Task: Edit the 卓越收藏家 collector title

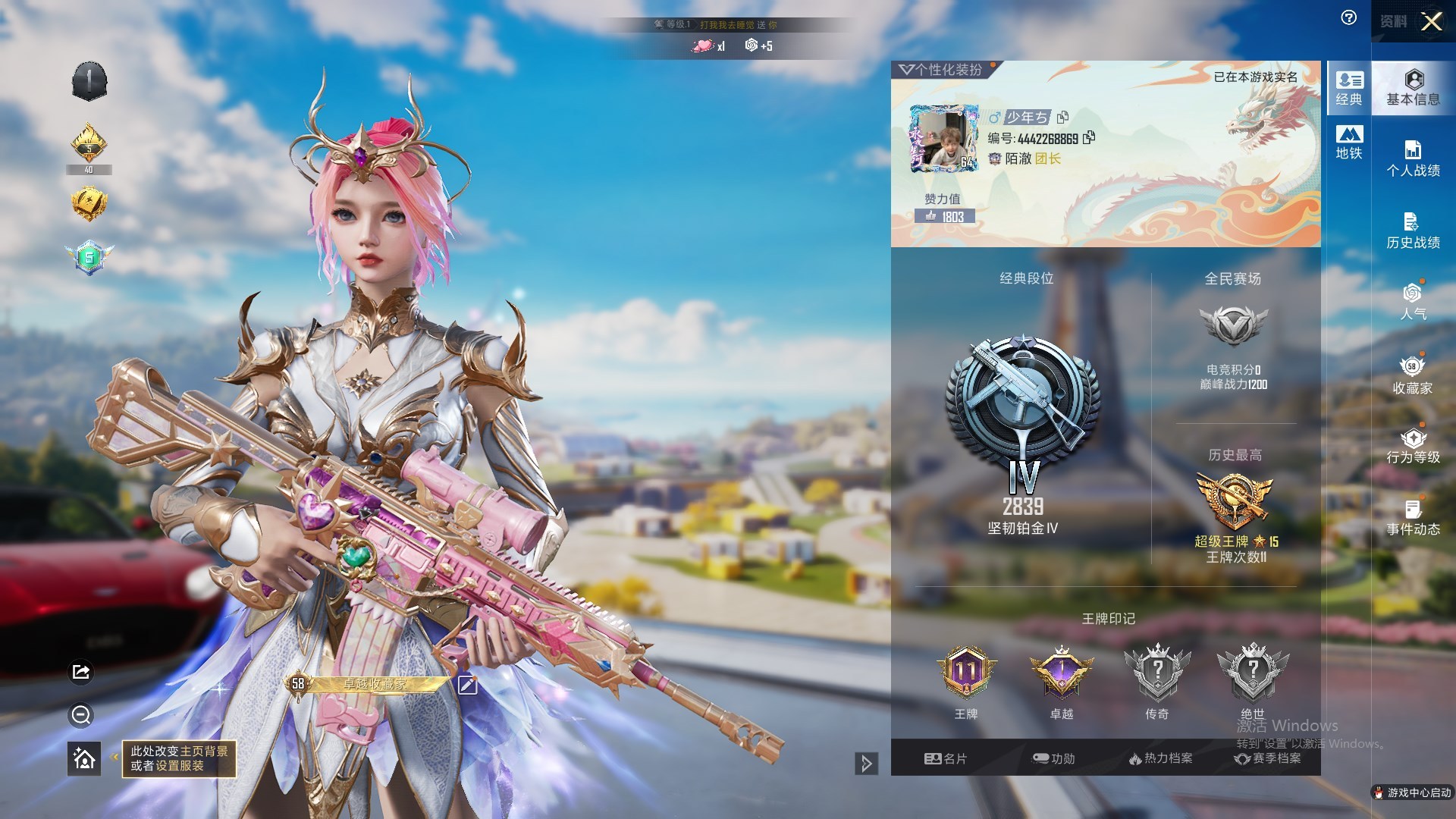Action: [467, 686]
